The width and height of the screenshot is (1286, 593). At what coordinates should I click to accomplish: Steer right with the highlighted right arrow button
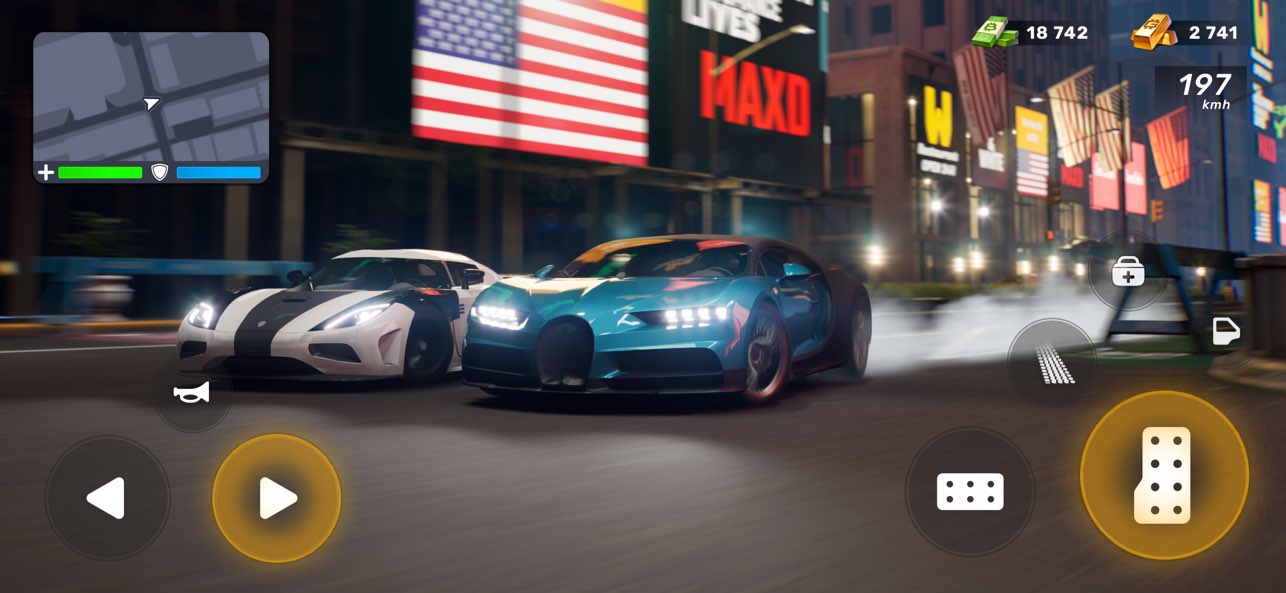click(x=277, y=498)
